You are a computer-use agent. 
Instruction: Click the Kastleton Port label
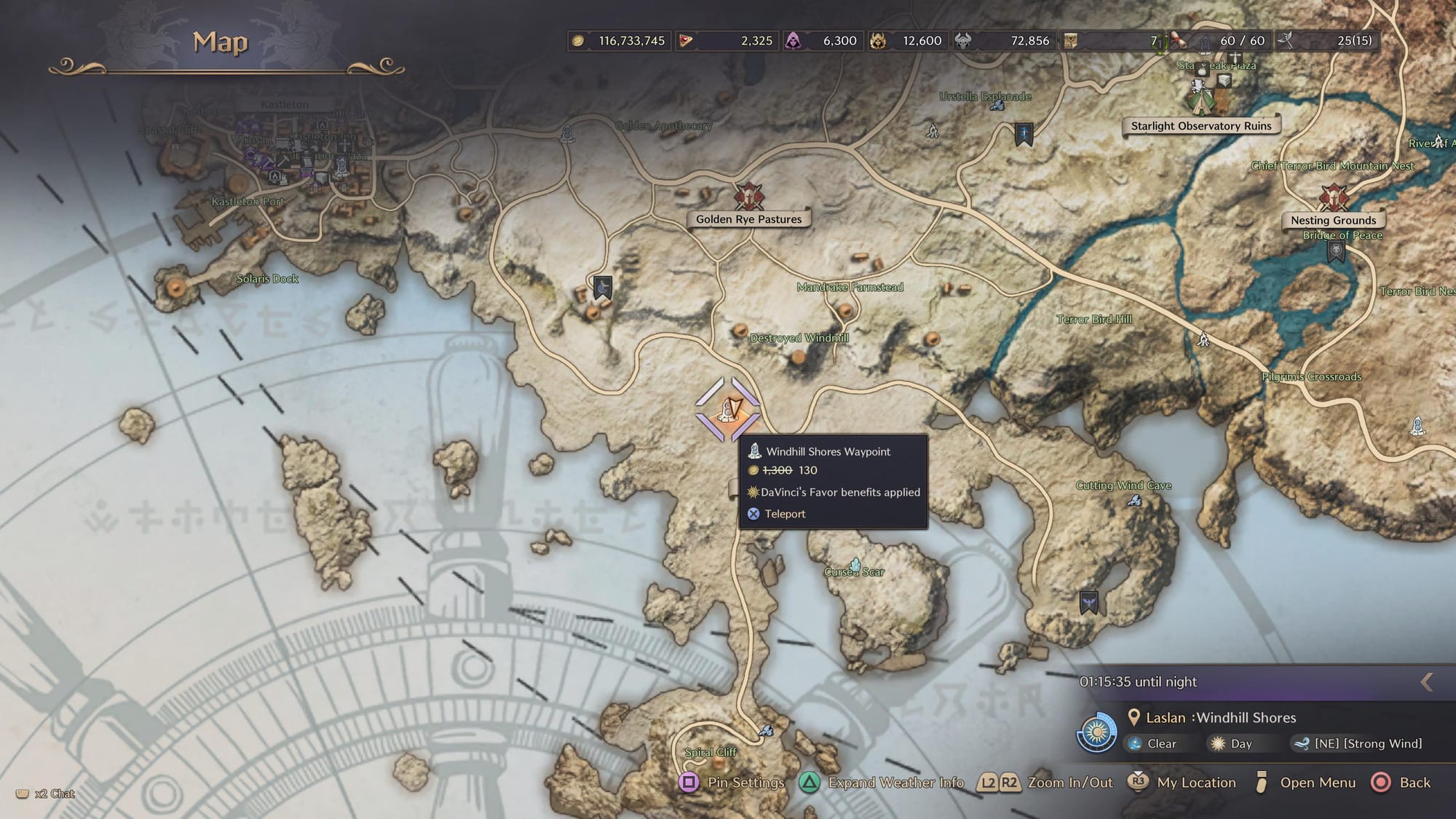tap(248, 202)
